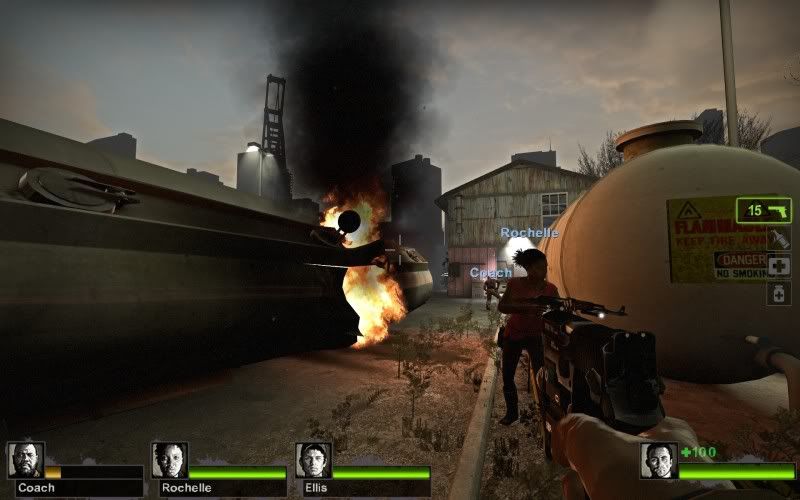The height and width of the screenshot is (500, 800).
Task: Choose the molotov bottle slot
Action: click(x=779, y=239)
